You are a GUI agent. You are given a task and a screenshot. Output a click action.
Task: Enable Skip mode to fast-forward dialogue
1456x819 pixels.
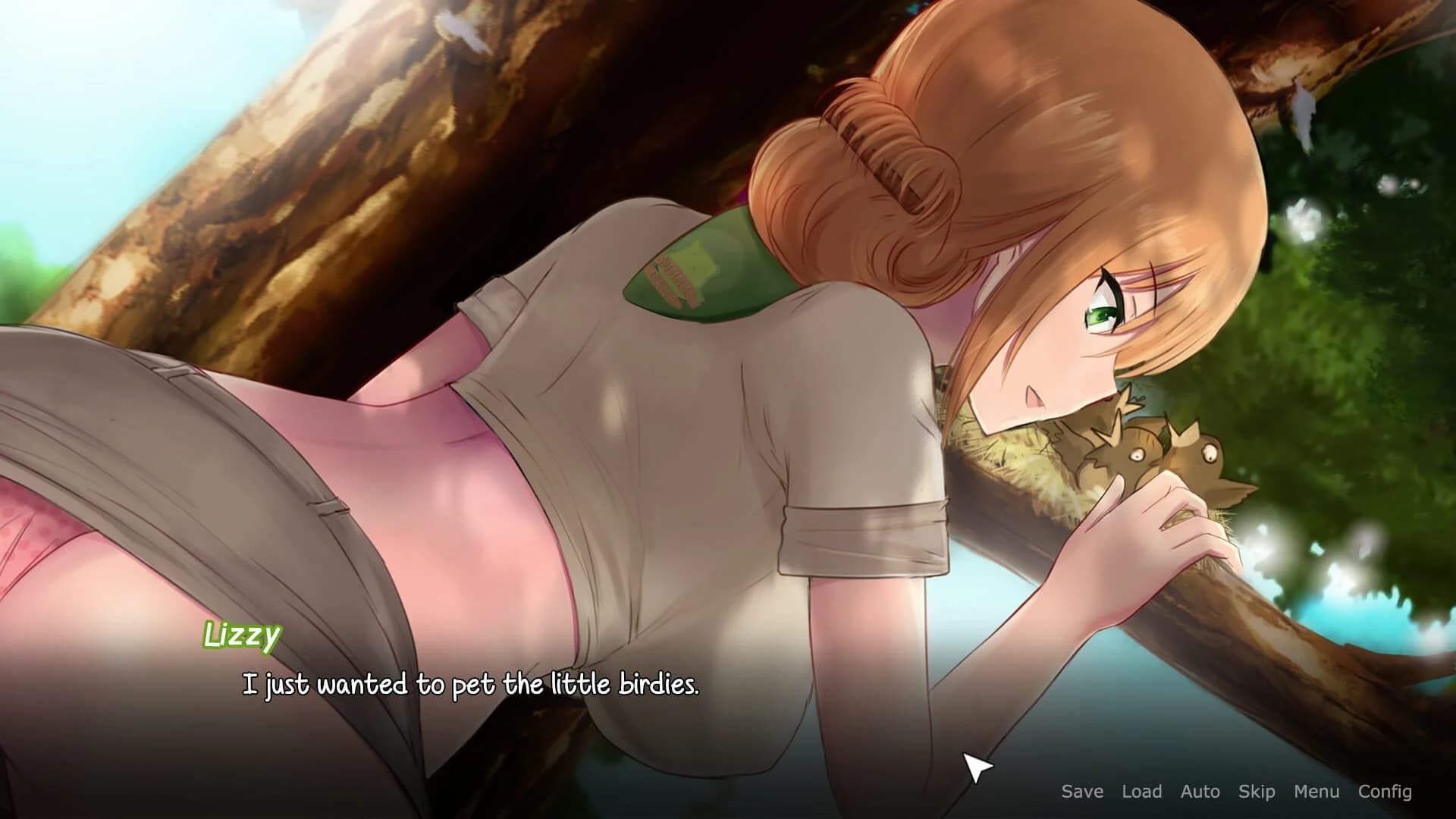tap(1257, 791)
